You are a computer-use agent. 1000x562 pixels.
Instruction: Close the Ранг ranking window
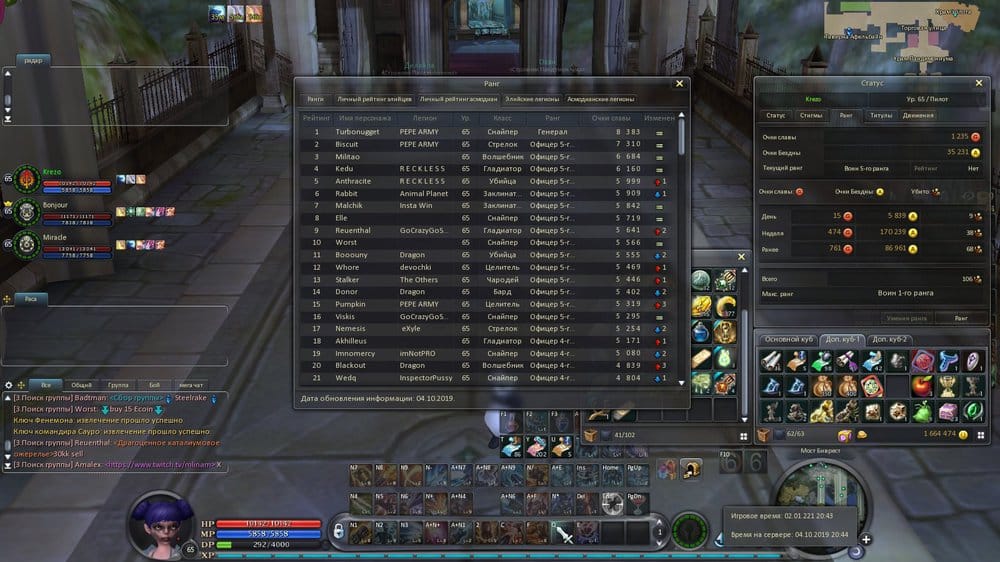pos(680,84)
